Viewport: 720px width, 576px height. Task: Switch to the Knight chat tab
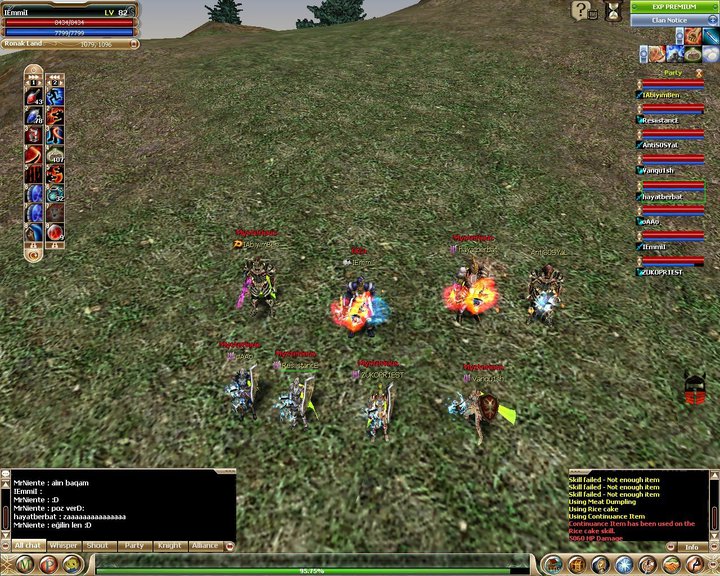[x=169, y=546]
